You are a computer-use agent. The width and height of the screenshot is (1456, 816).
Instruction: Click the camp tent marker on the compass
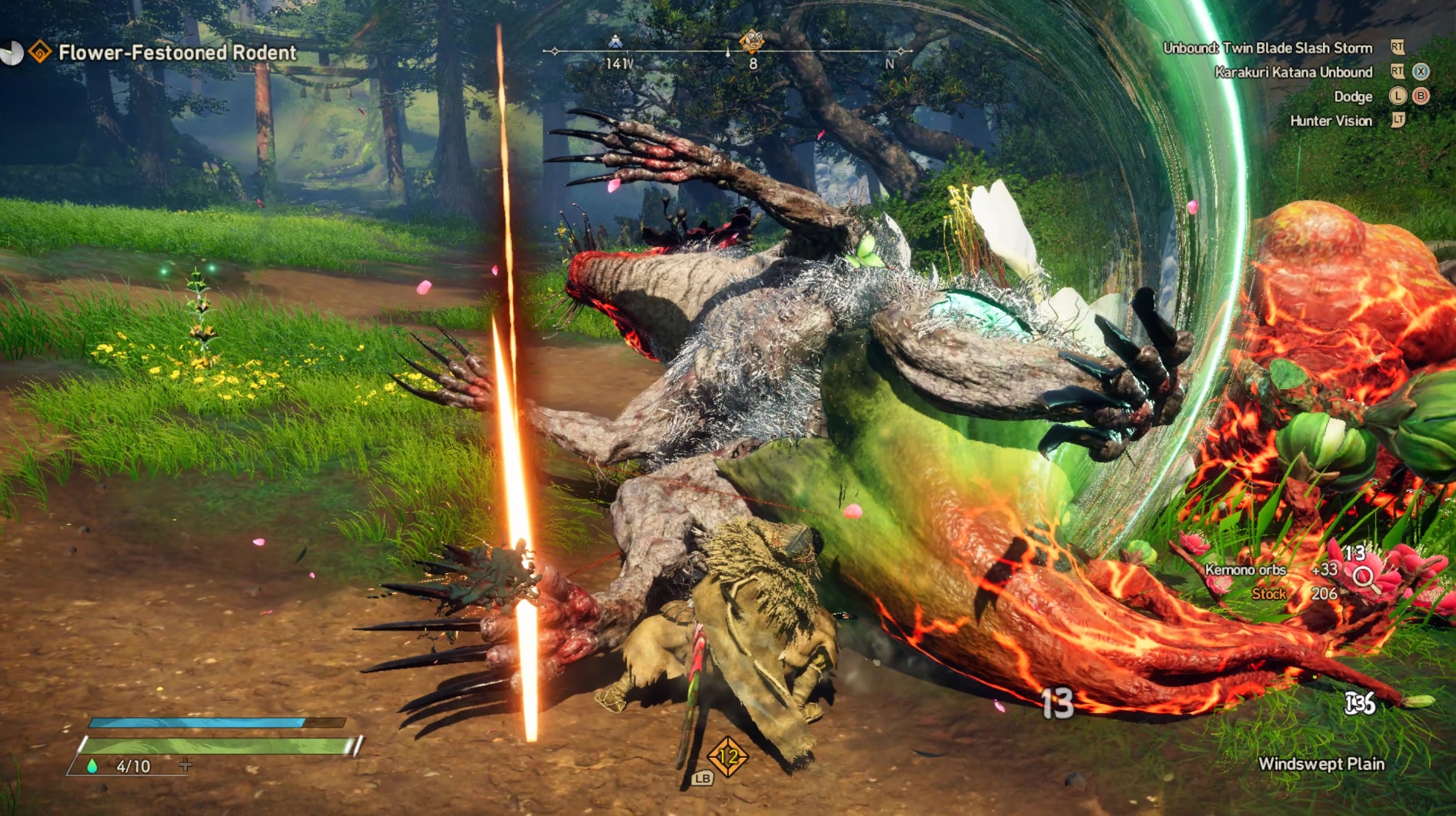615,42
